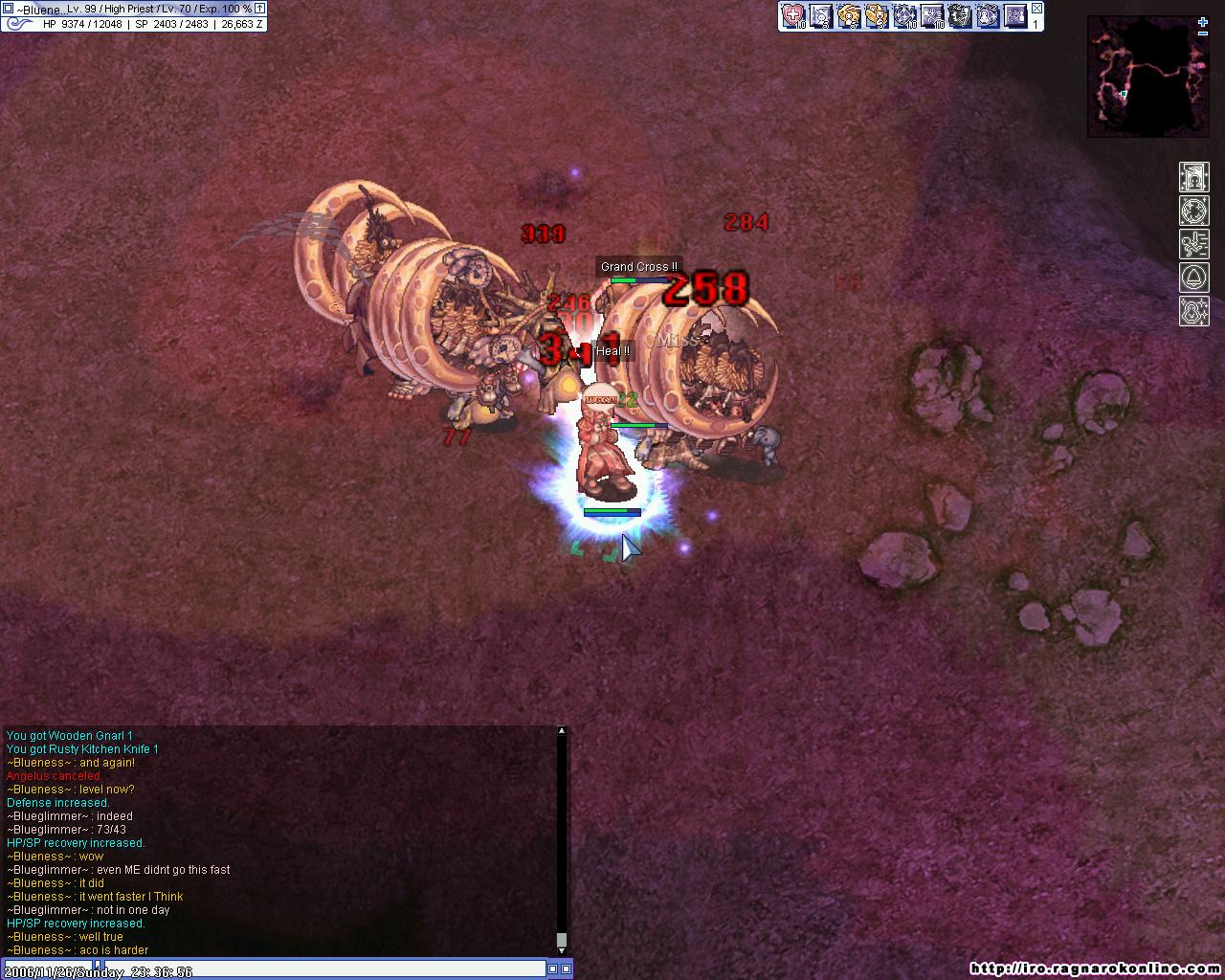Viewport: 1225px width, 980px height.
Task: Focus the chat input field
Action: click(278, 969)
